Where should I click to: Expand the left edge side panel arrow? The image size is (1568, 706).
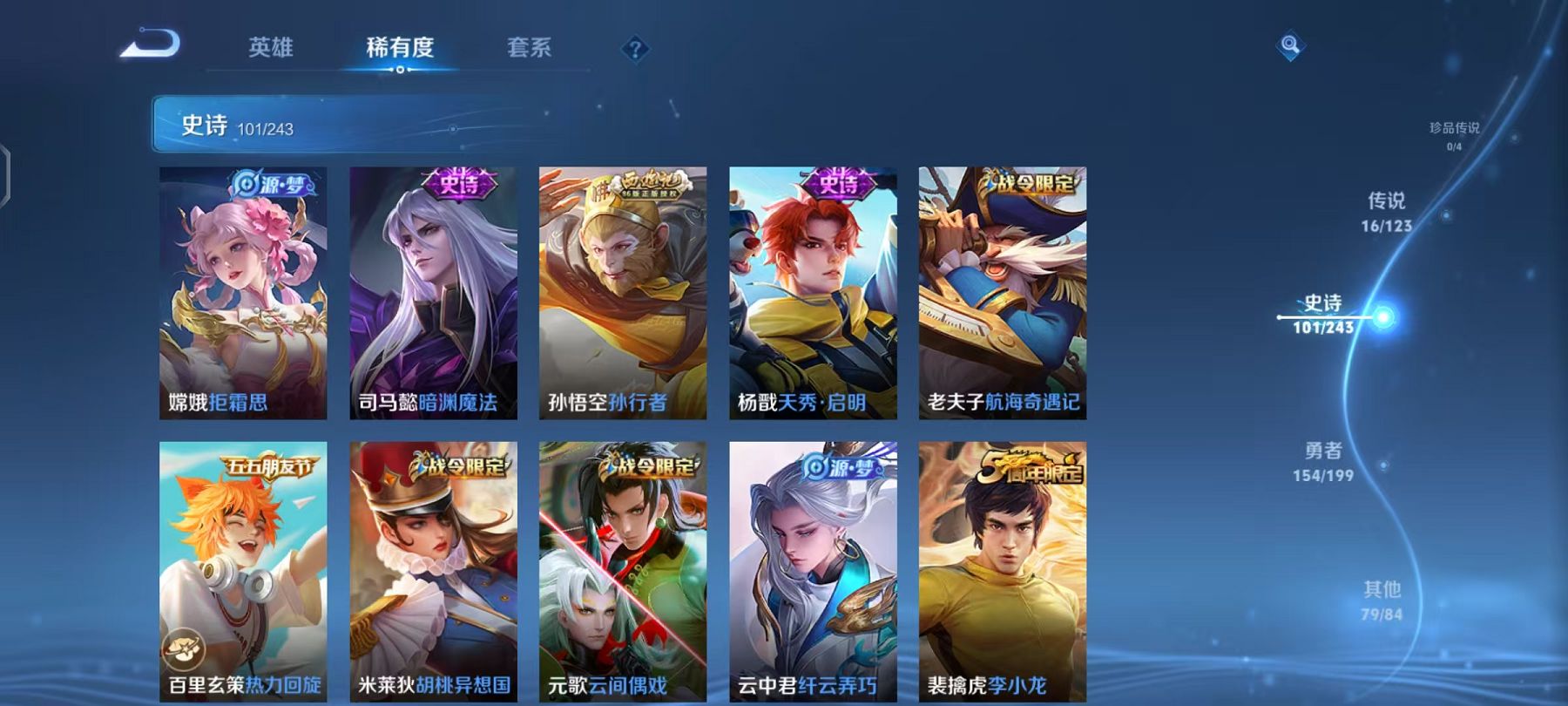tap(7, 174)
